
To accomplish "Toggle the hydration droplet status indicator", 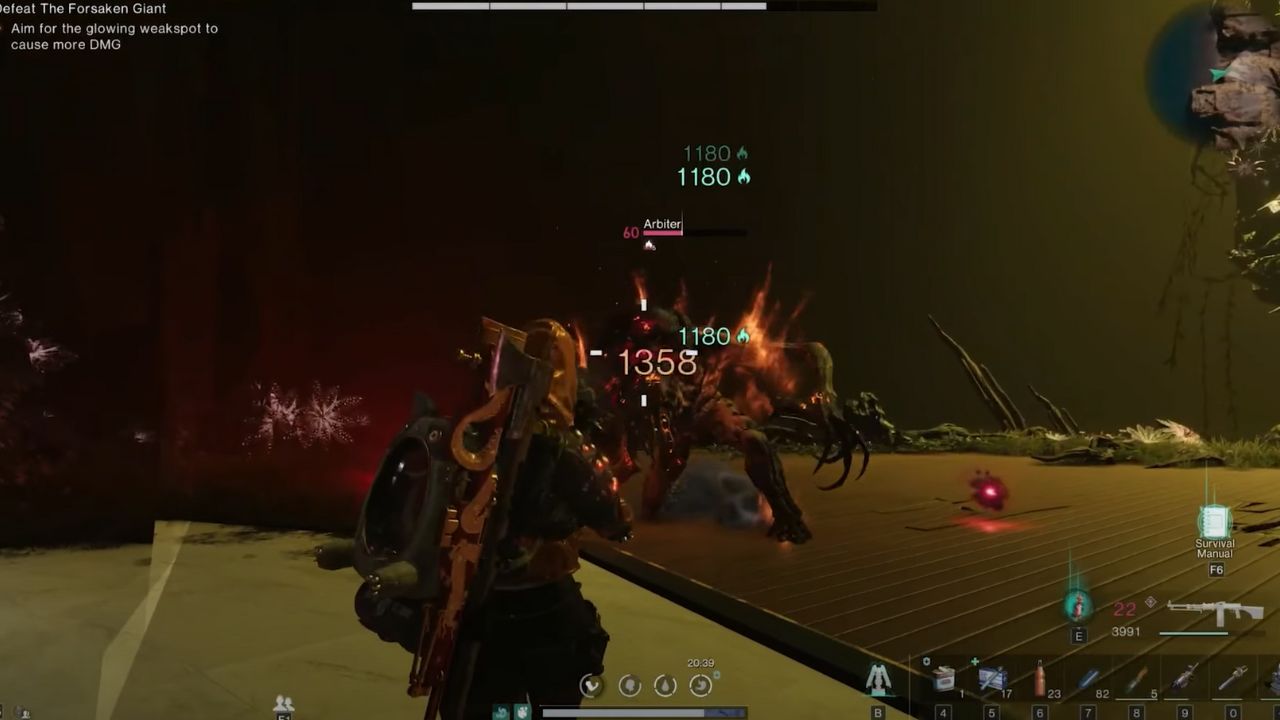I will coord(664,685).
